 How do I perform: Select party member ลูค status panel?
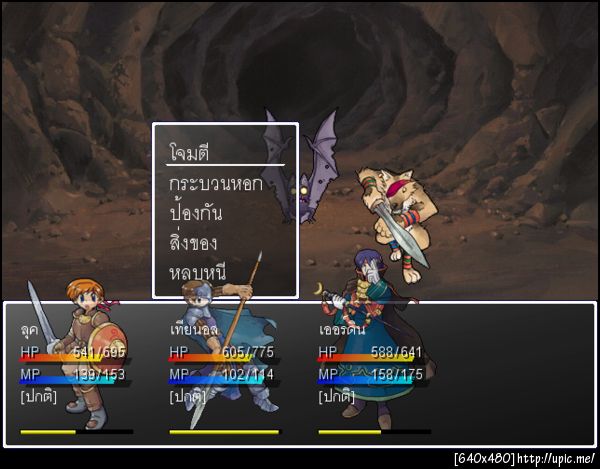(x=76, y=372)
